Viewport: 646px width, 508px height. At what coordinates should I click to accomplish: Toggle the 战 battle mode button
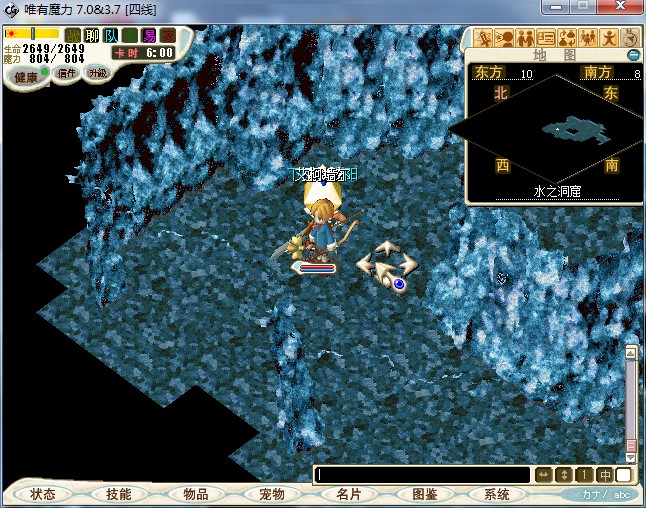tap(73, 35)
